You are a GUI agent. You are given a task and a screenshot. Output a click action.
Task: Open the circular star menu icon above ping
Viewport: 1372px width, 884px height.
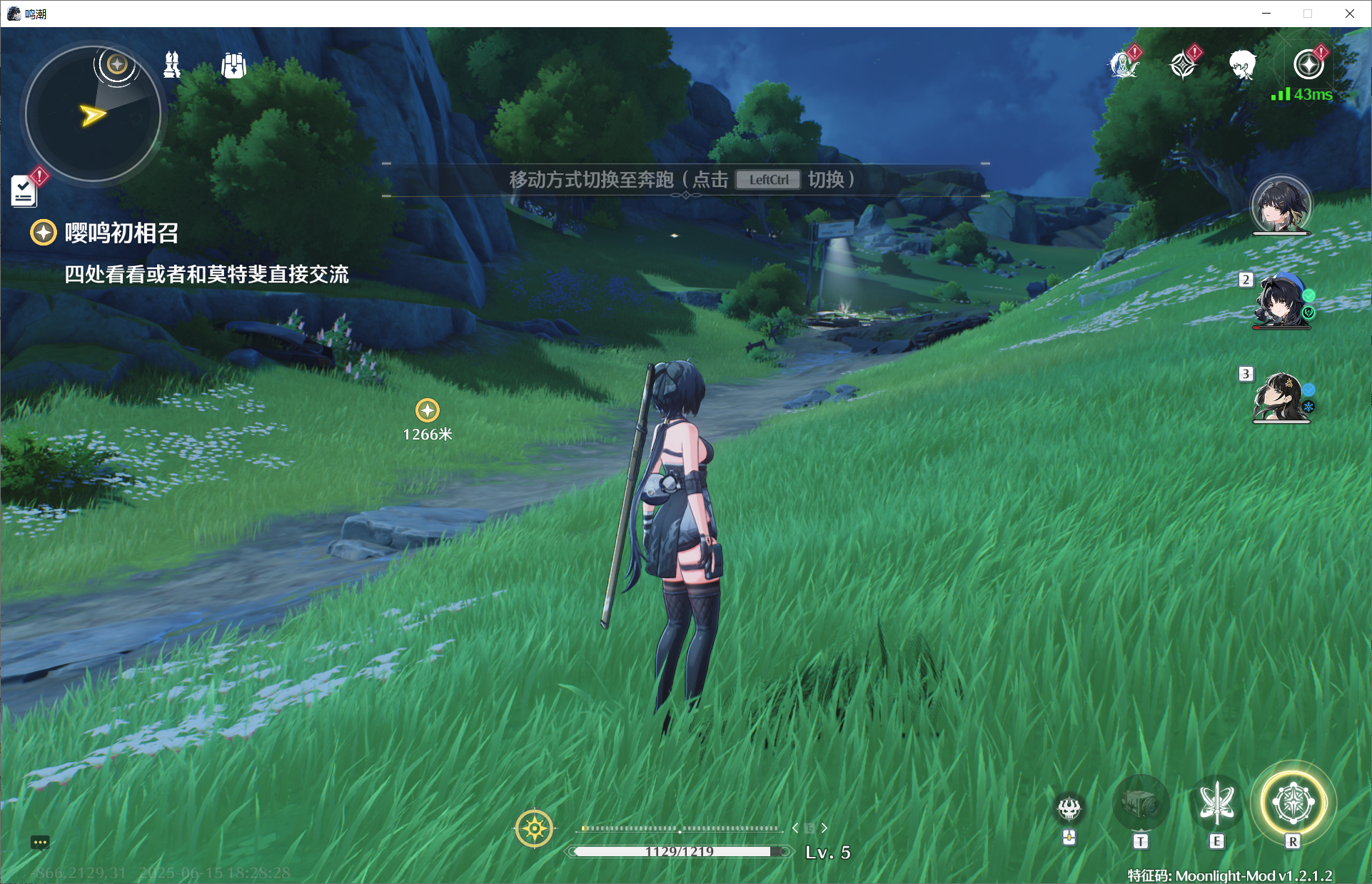tap(1308, 65)
